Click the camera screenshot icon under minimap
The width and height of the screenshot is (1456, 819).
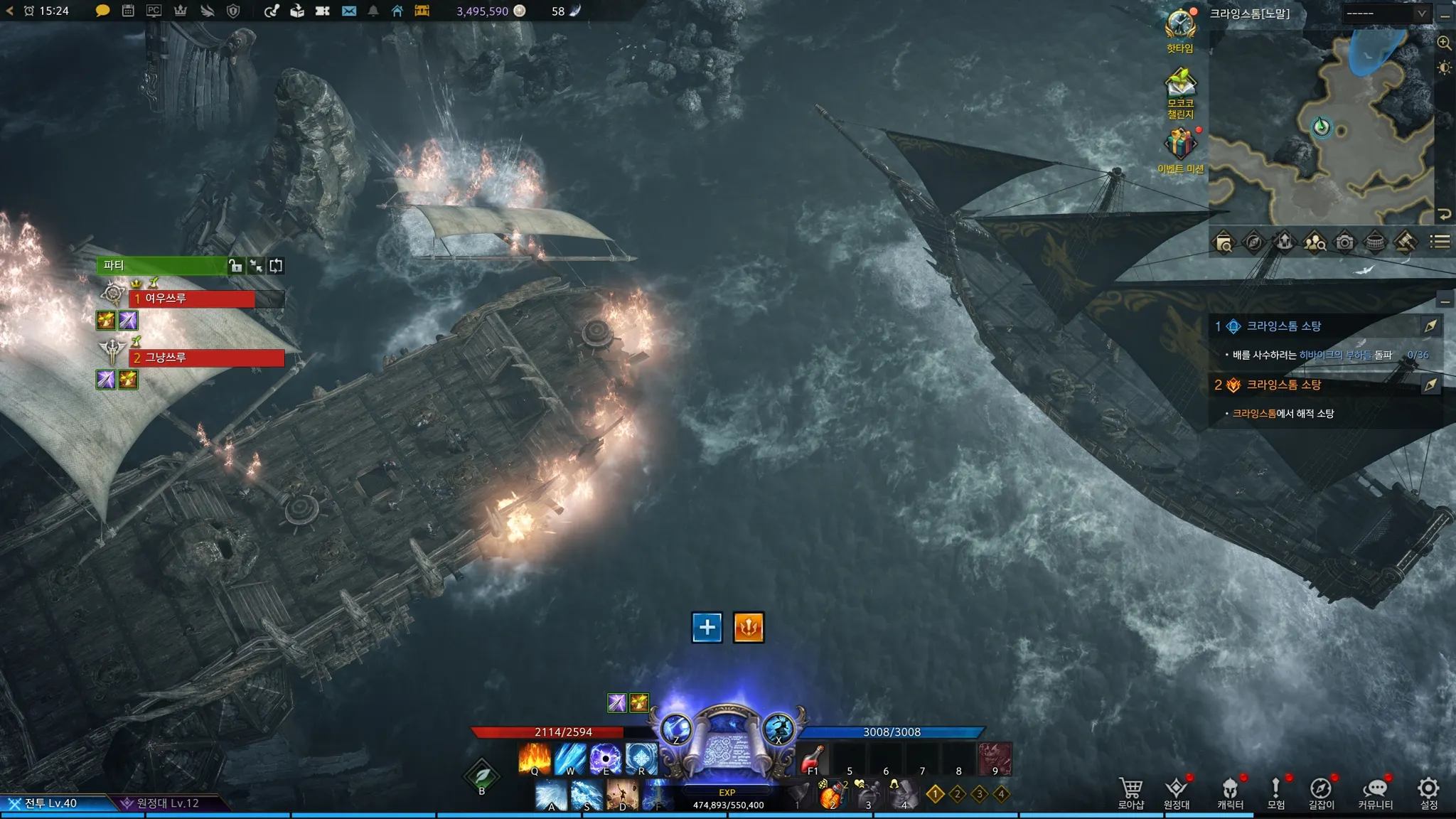(x=1344, y=242)
